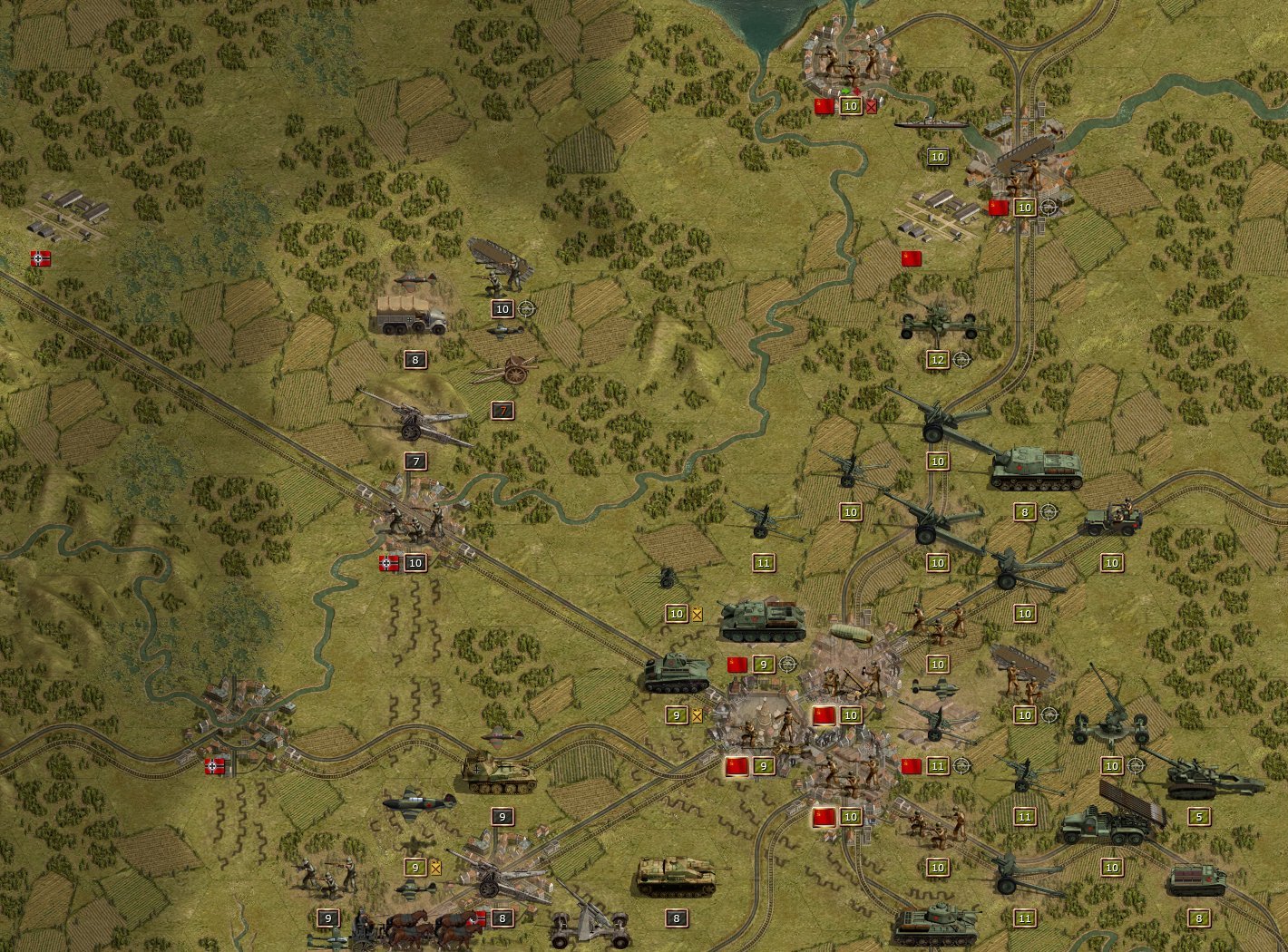Toggle the targeting reticle beside the 12-strength AA gun

point(963,359)
